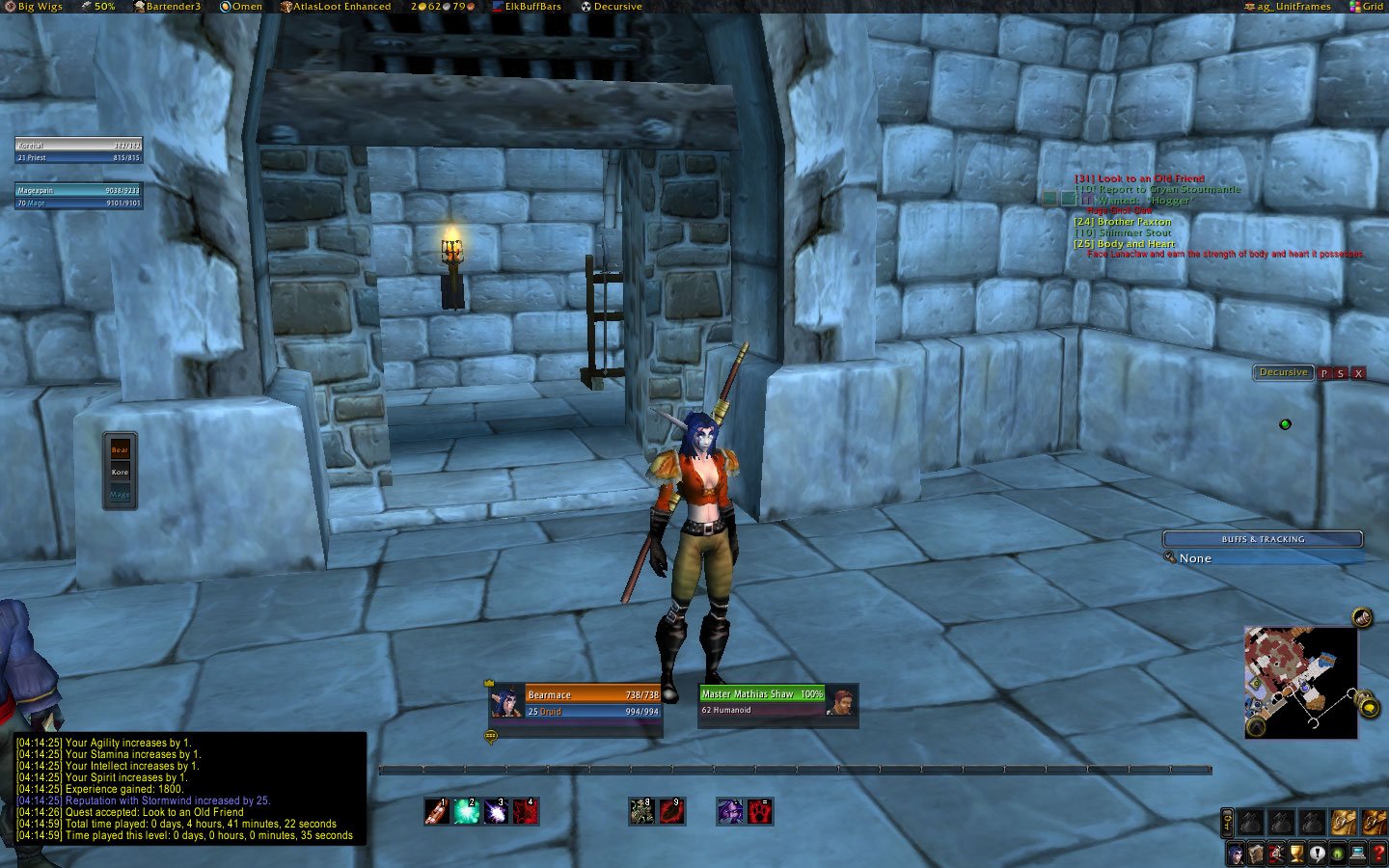Image resolution: width=1389 pixels, height=868 pixels.
Task: Click the Look to an Old Friend quest
Action: pyautogui.click(x=1140, y=178)
